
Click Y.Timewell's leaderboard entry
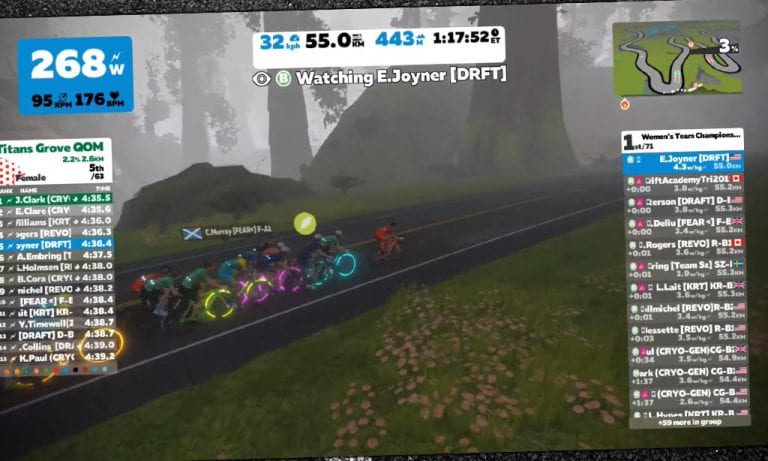[x=58, y=322]
